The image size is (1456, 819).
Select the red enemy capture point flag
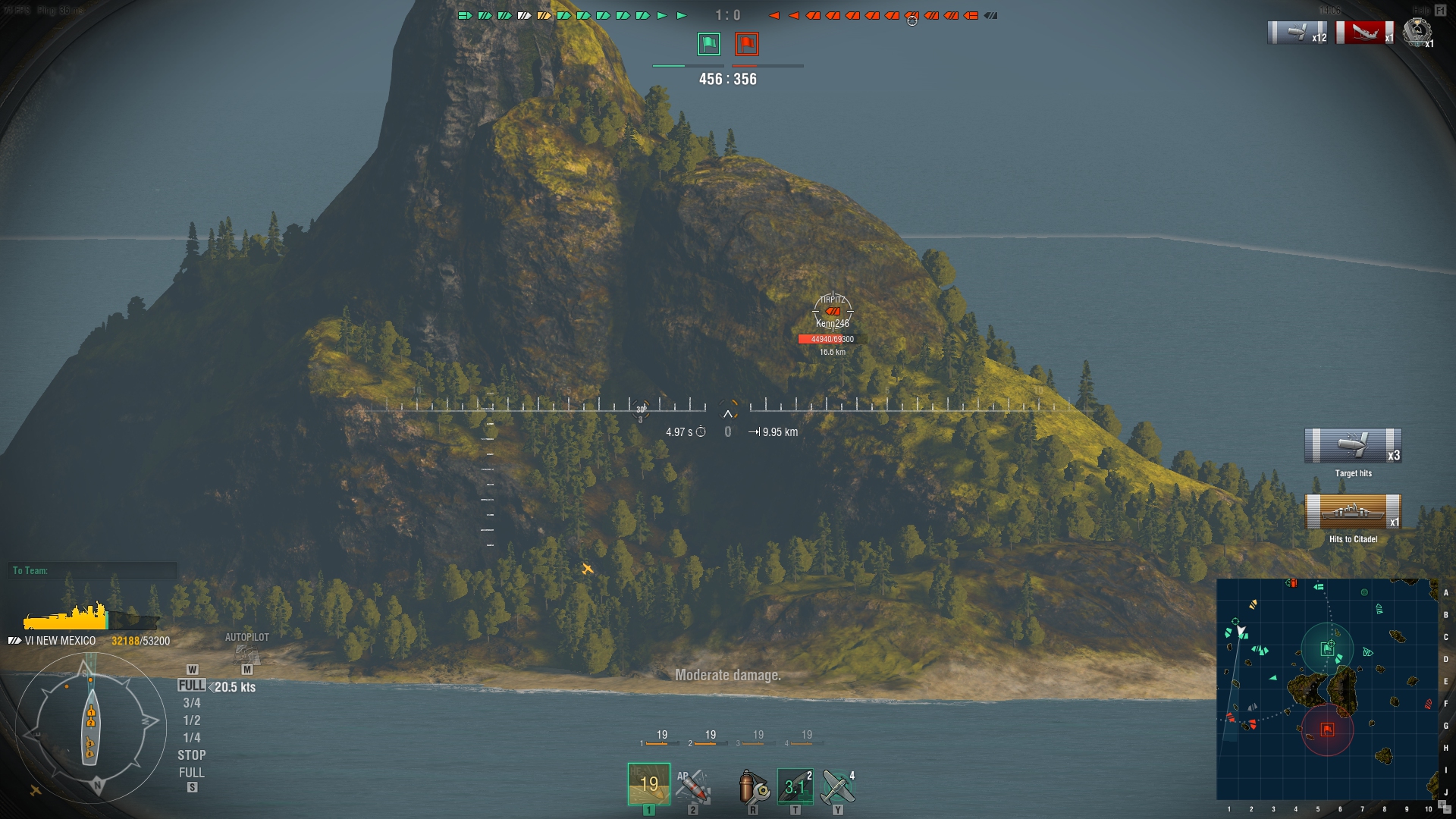coord(747,44)
